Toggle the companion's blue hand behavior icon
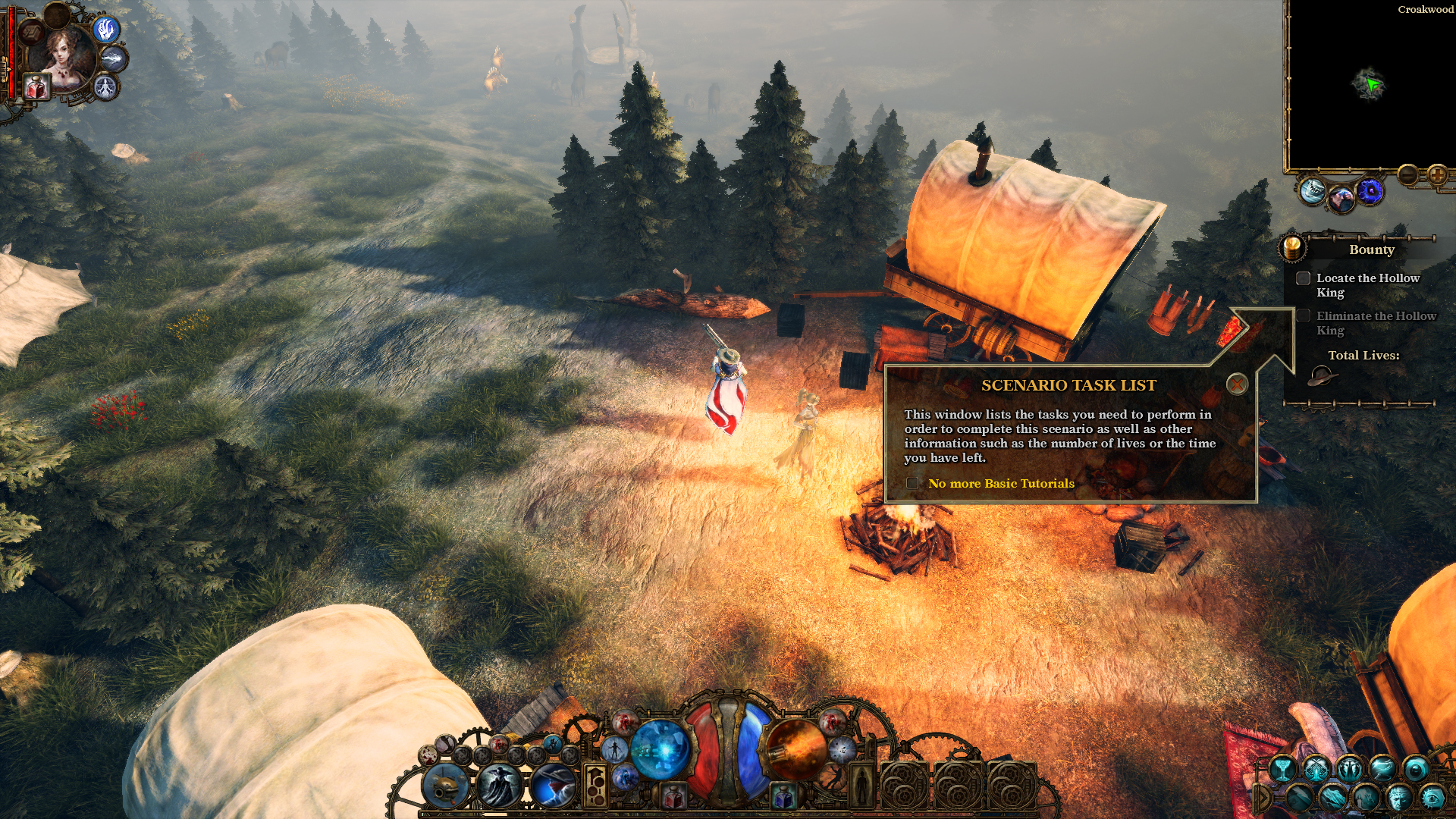This screenshot has width=1456, height=819. pyautogui.click(x=106, y=30)
